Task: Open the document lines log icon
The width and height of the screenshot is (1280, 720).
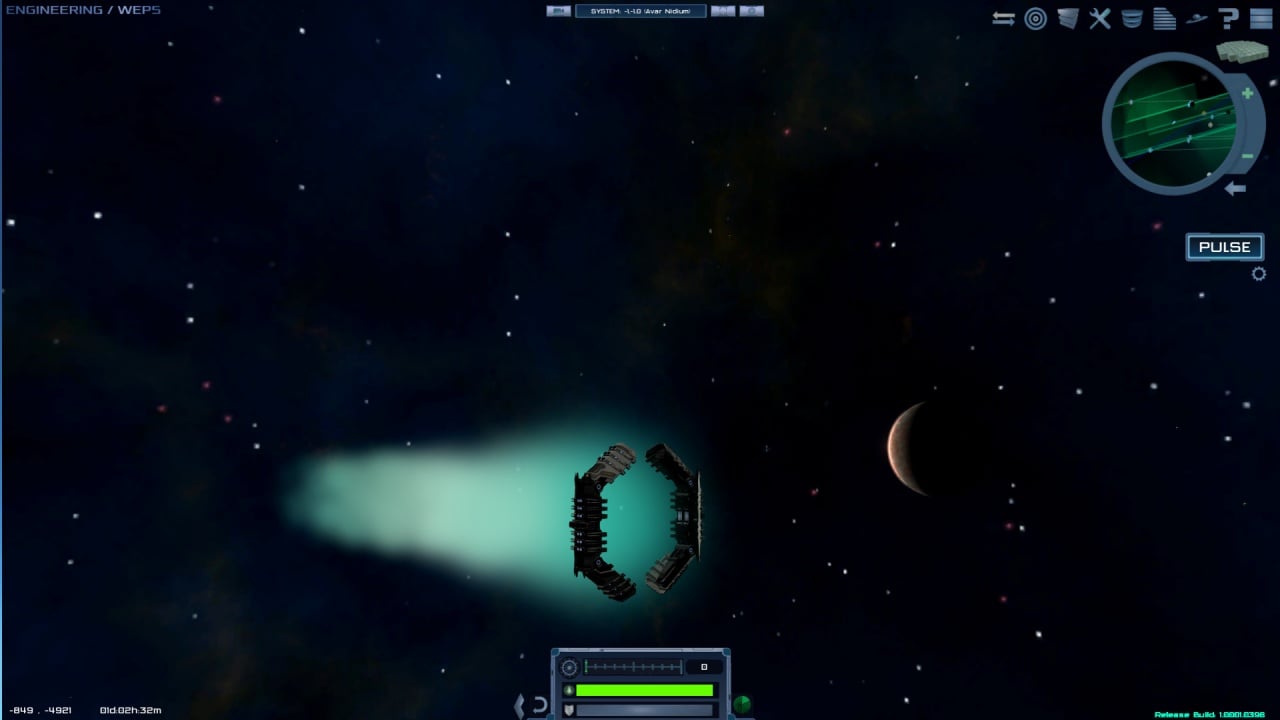Action: [x=1164, y=19]
